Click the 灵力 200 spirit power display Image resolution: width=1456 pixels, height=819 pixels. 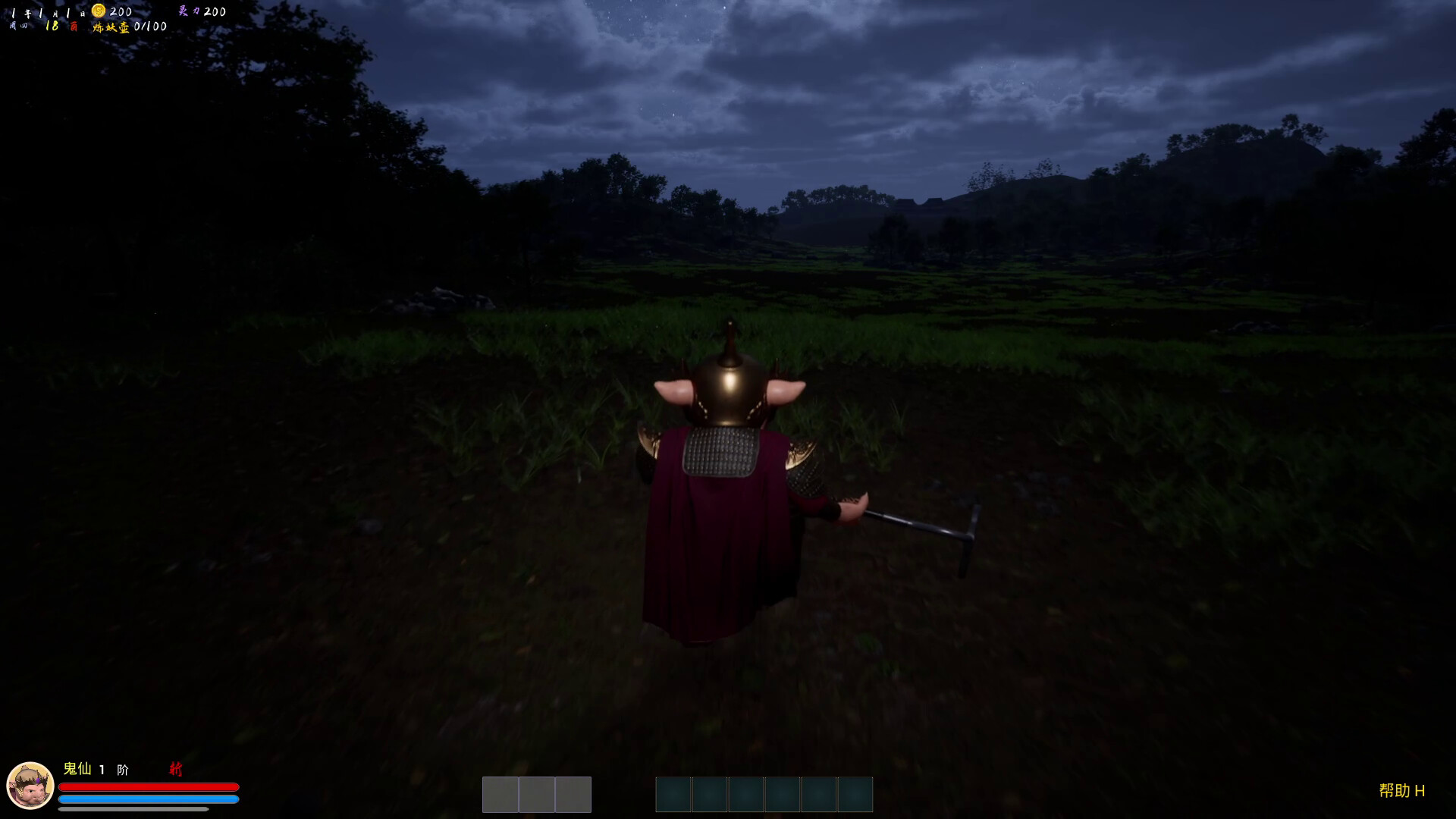pos(203,11)
